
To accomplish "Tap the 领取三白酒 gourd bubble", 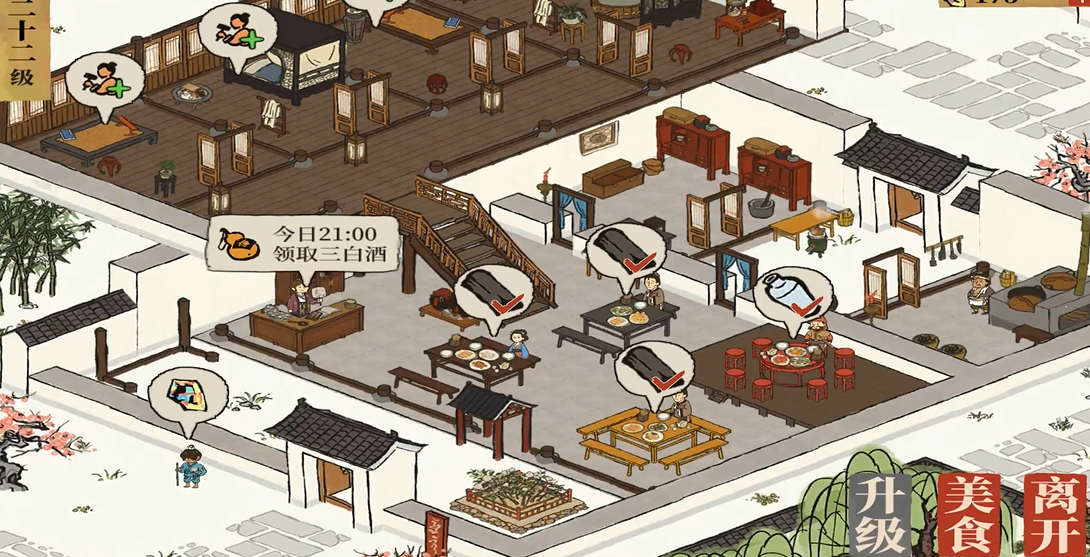I will (x=303, y=245).
